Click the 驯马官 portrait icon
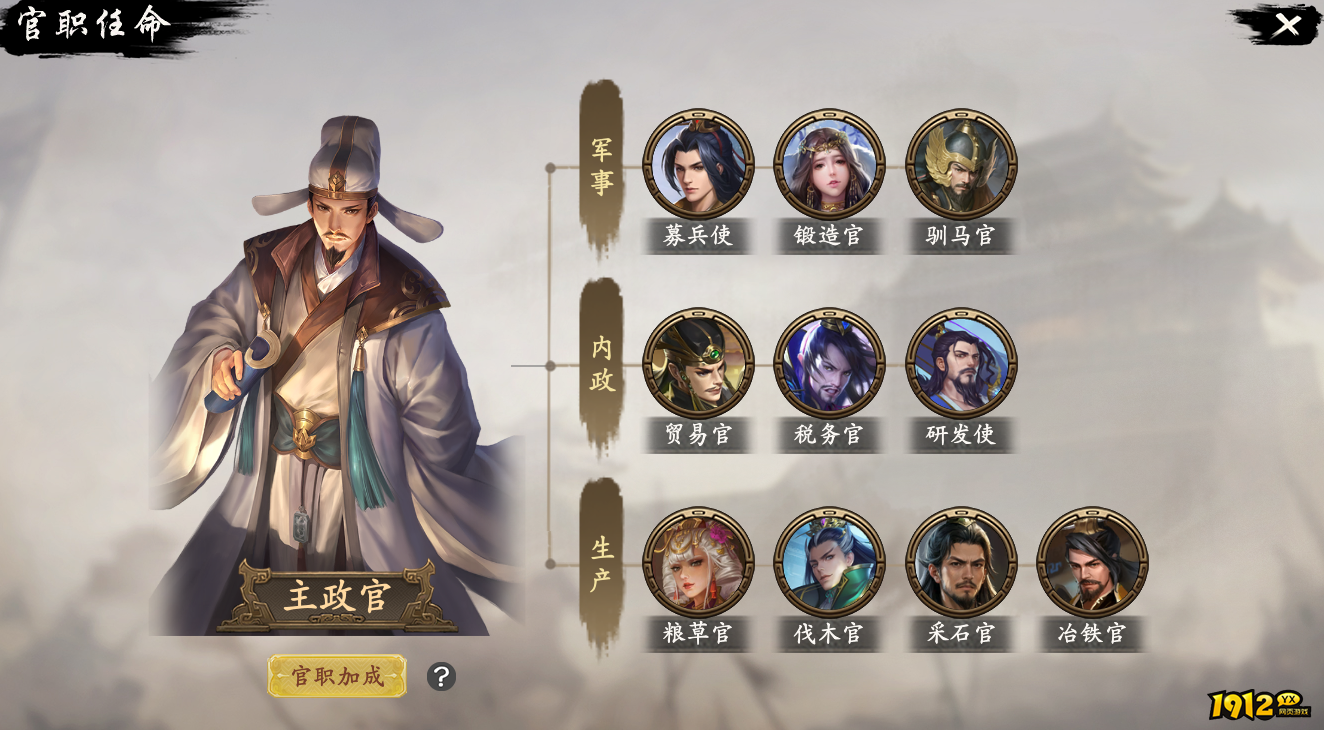The height and width of the screenshot is (730, 1324). tap(961, 165)
